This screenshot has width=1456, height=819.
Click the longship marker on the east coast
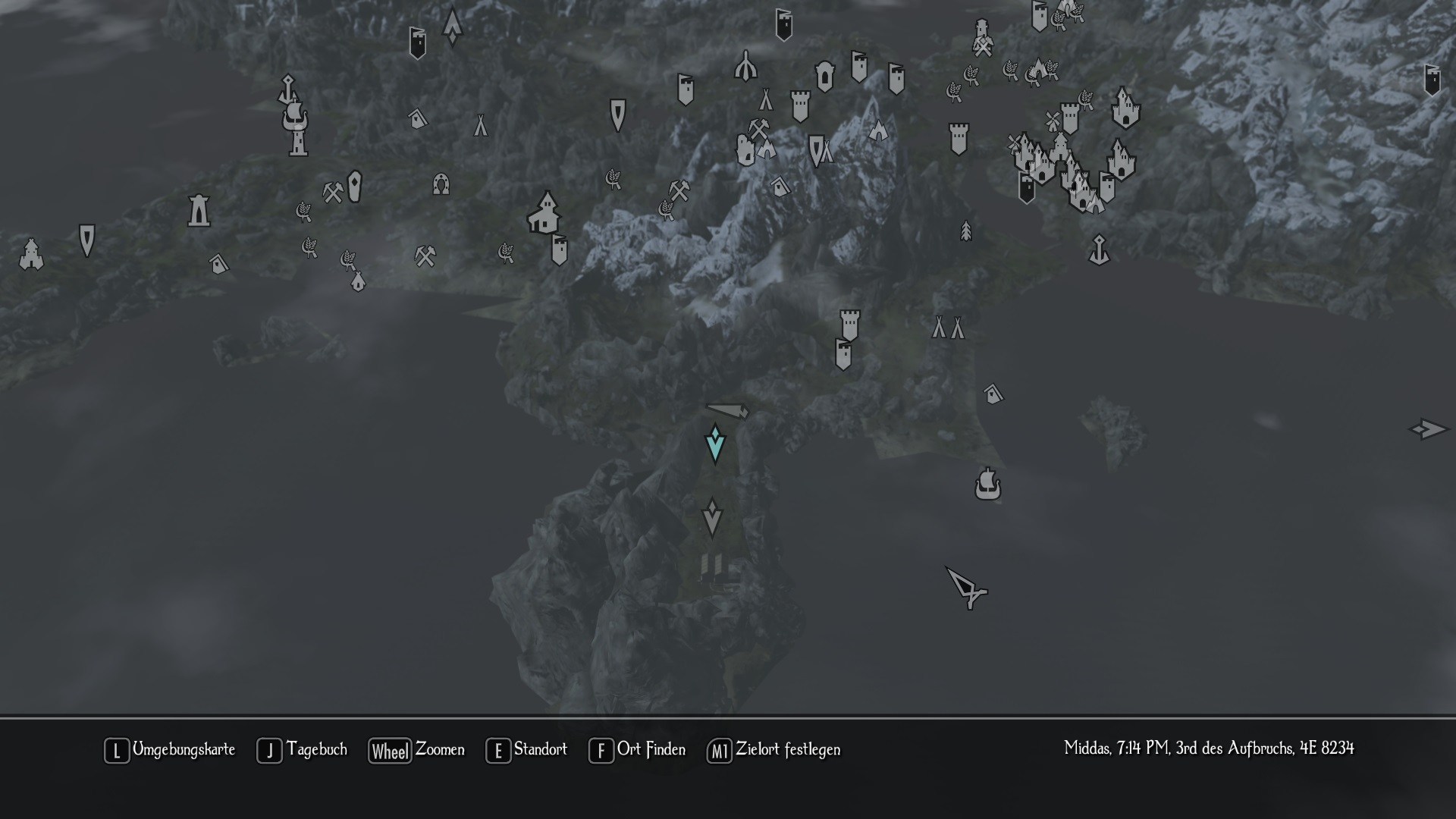tap(987, 484)
